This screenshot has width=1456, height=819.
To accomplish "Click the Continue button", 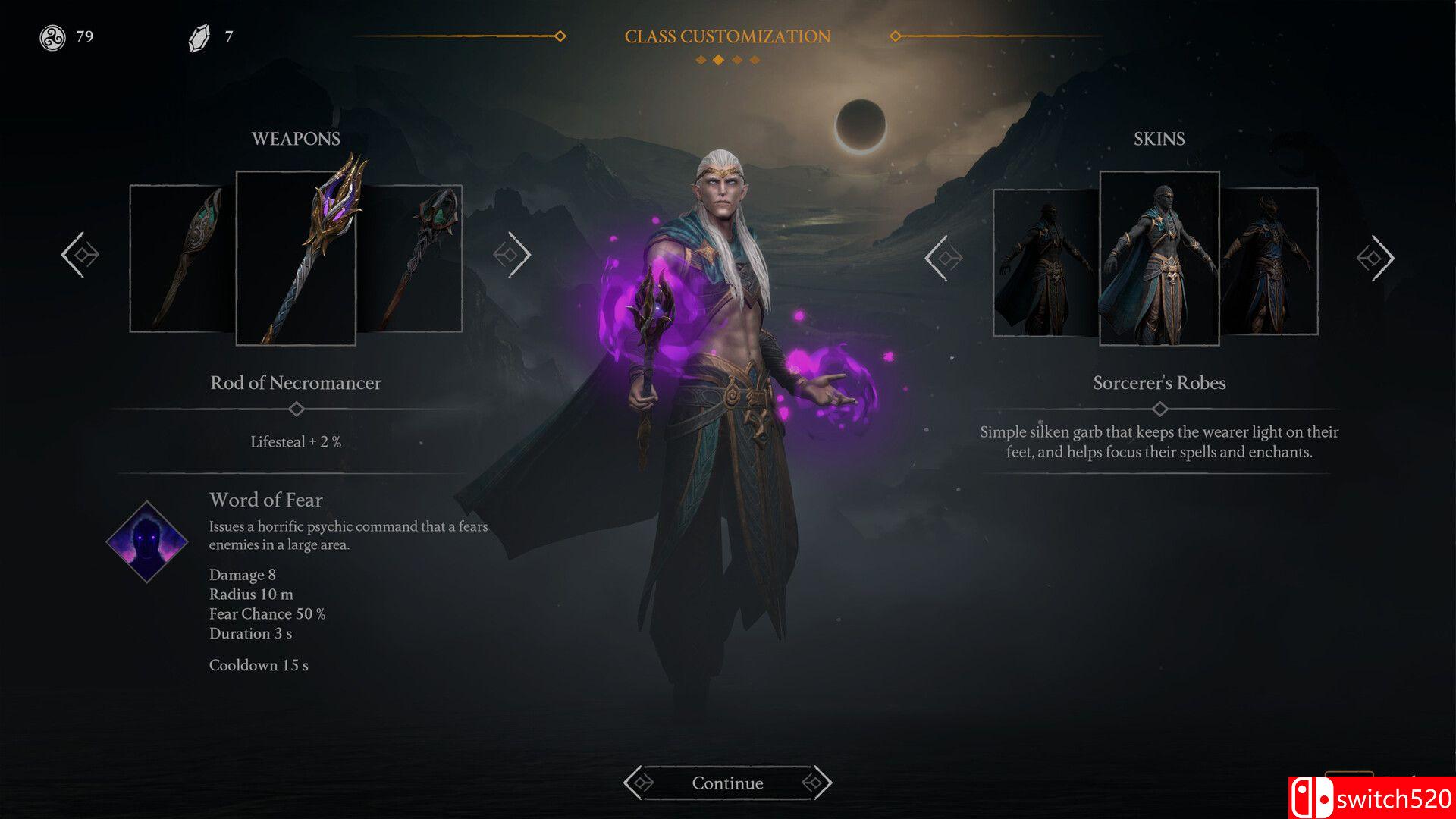I will point(726,783).
